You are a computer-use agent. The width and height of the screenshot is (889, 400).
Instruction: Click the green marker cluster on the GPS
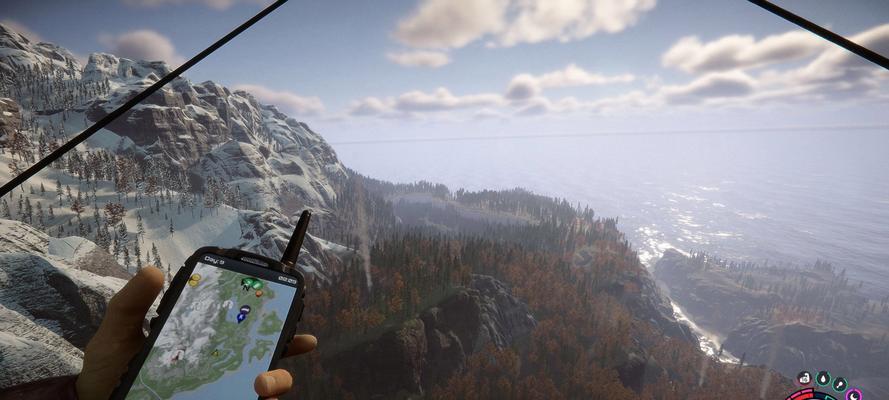point(251,285)
